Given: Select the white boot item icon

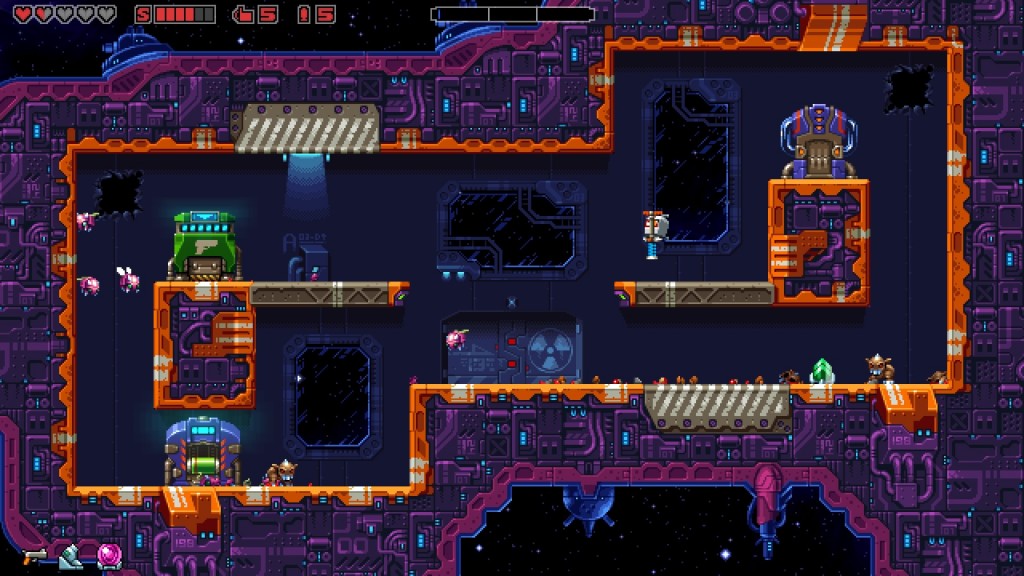Looking at the screenshot, I should tap(70, 556).
